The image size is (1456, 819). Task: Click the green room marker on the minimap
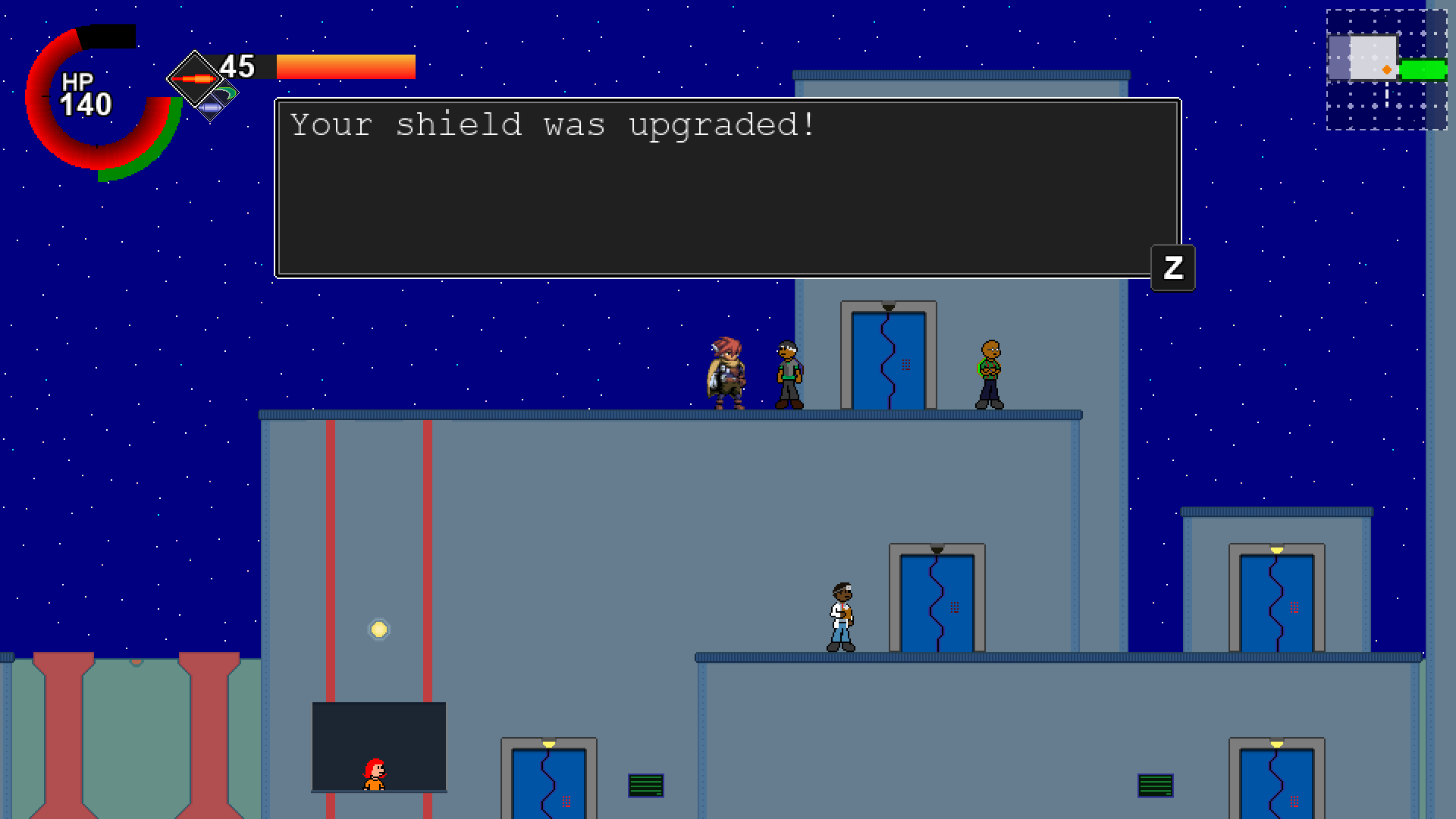tap(1424, 69)
